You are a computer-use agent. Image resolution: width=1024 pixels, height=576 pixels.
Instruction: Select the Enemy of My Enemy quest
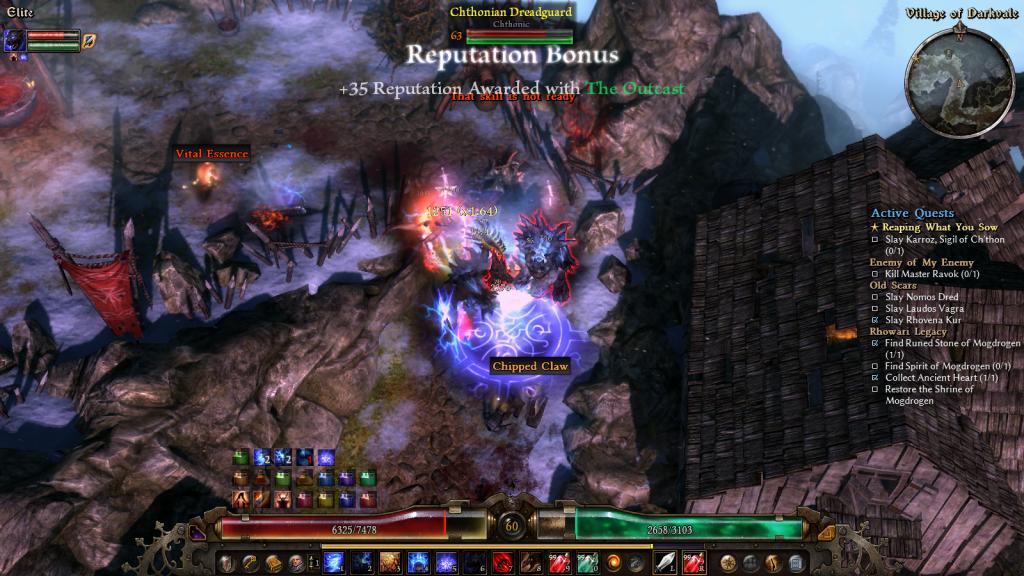920,262
